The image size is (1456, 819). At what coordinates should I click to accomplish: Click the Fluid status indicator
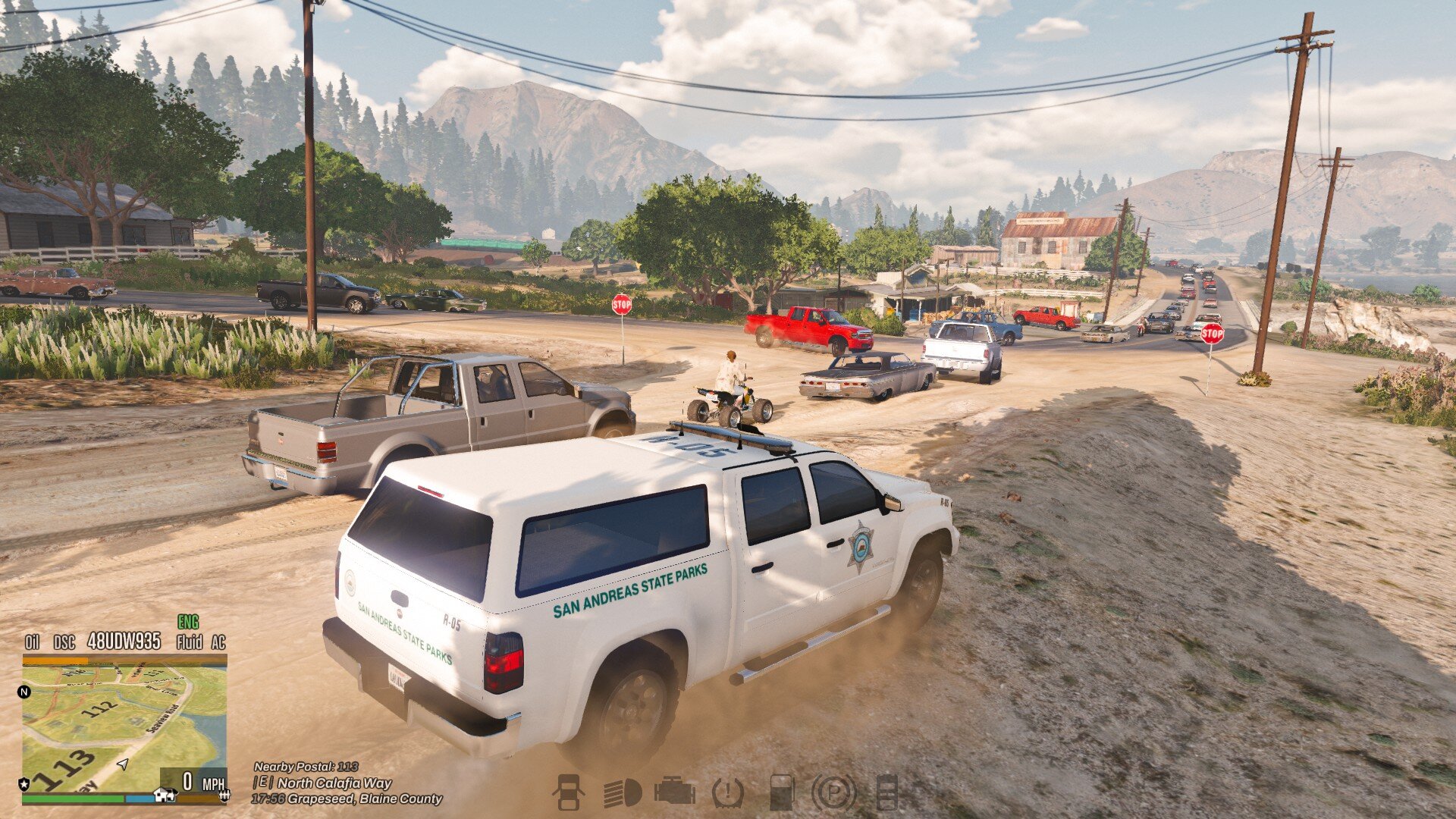tap(189, 642)
